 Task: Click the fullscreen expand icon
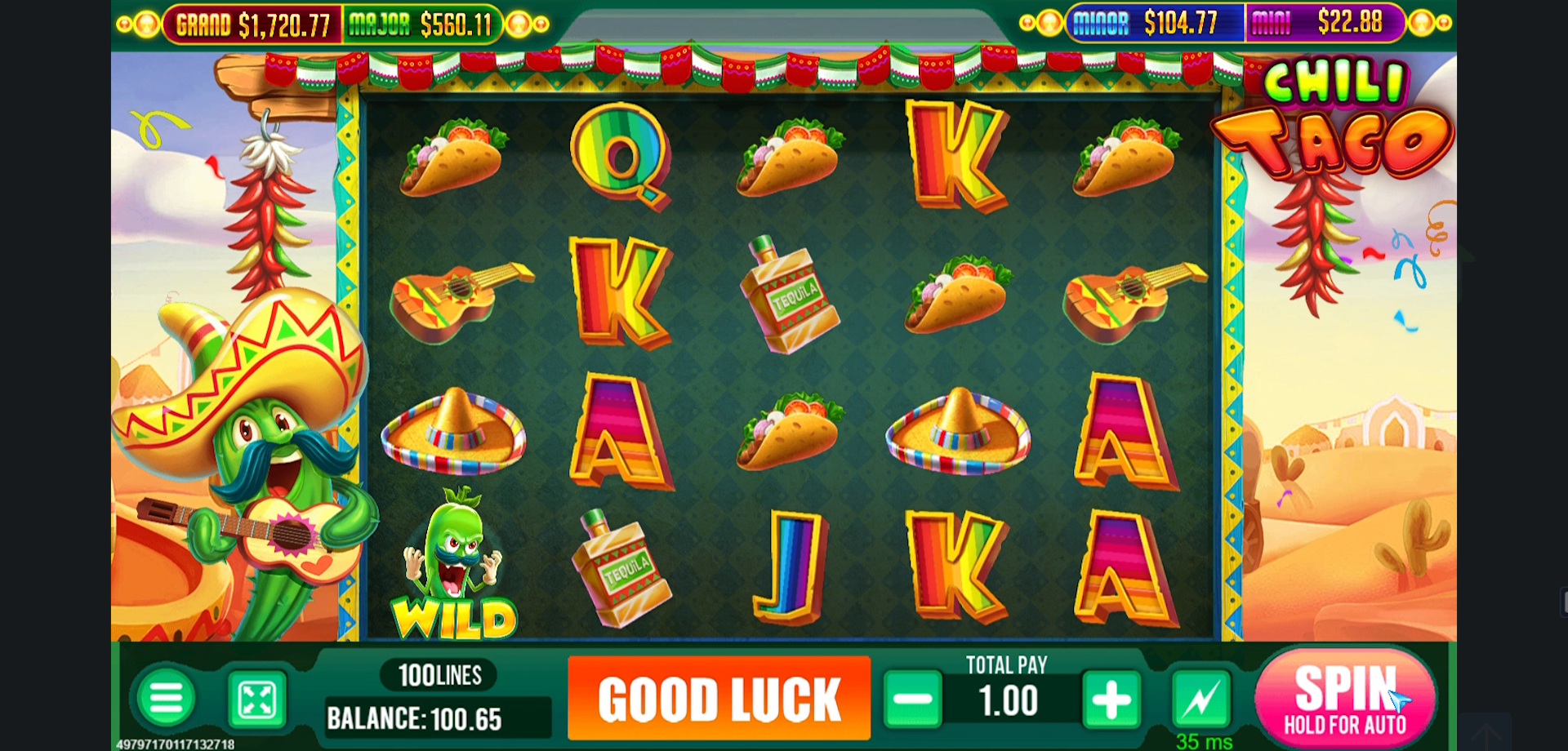click(256, 700)
